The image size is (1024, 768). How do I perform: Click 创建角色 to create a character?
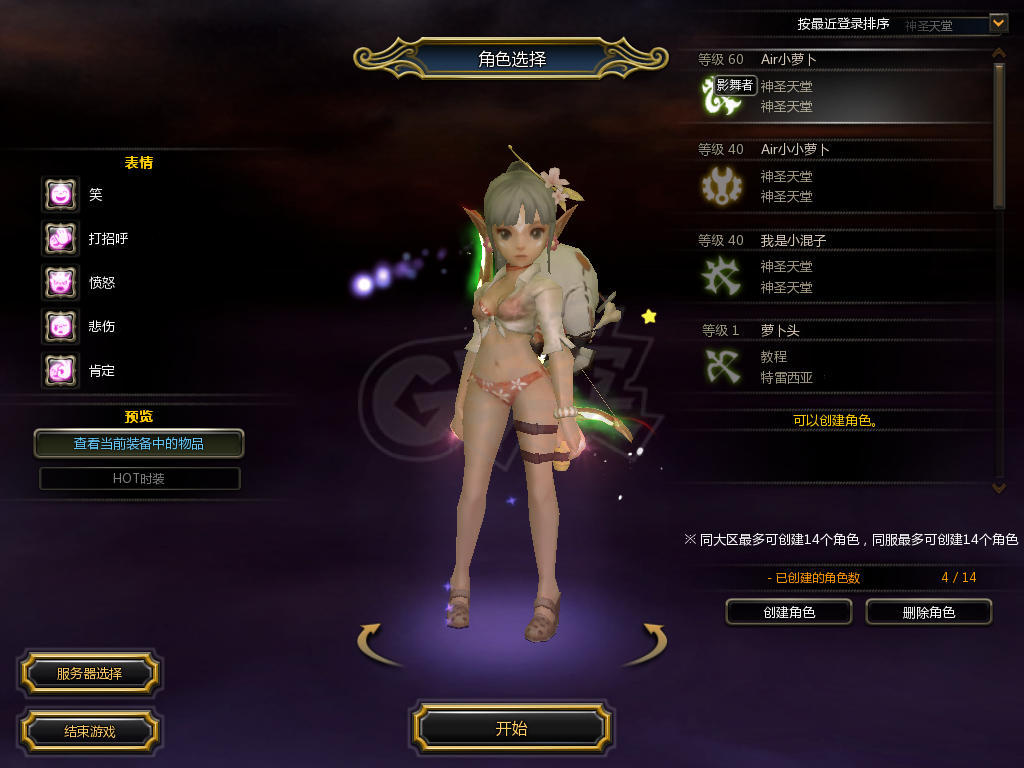(x=788, y=612)
